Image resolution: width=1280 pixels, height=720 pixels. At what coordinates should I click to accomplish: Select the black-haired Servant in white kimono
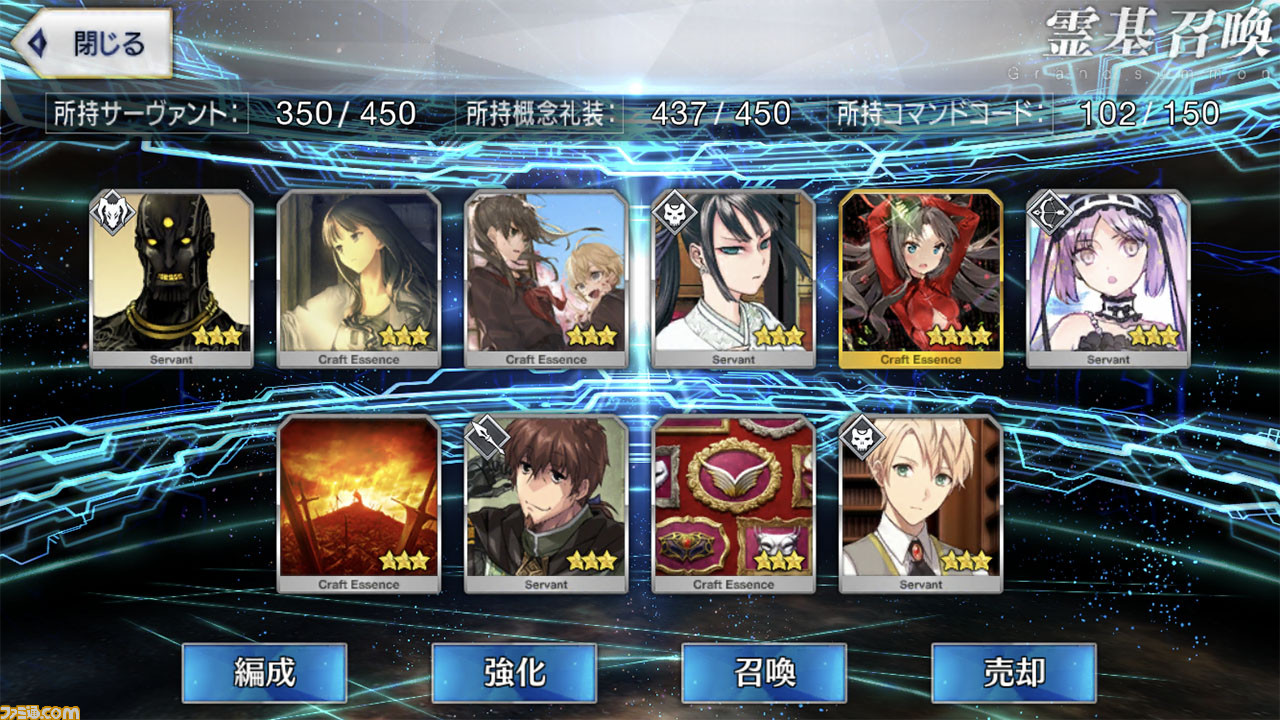coord(734,279)
